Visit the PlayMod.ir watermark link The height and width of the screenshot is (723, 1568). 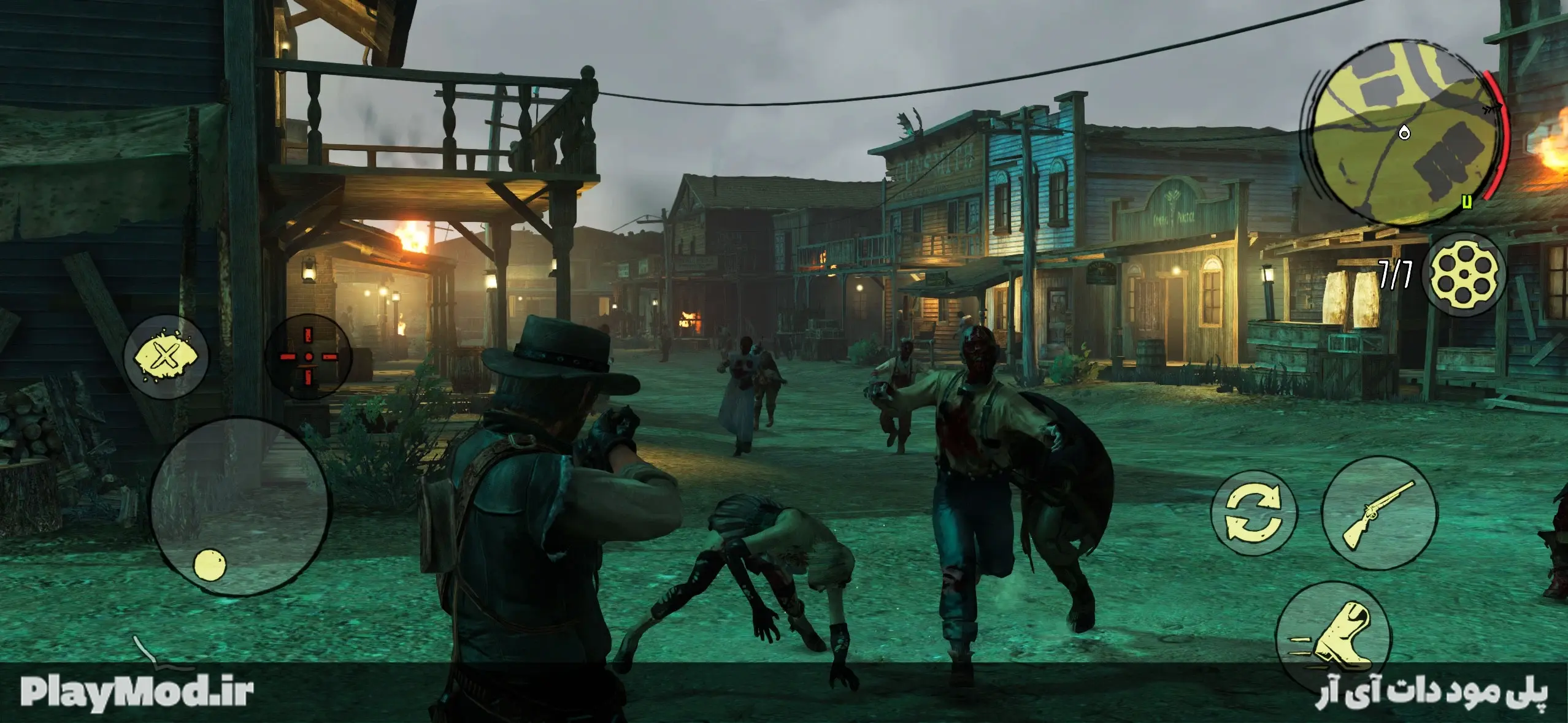pyautogui.click(x=137, y=692)
